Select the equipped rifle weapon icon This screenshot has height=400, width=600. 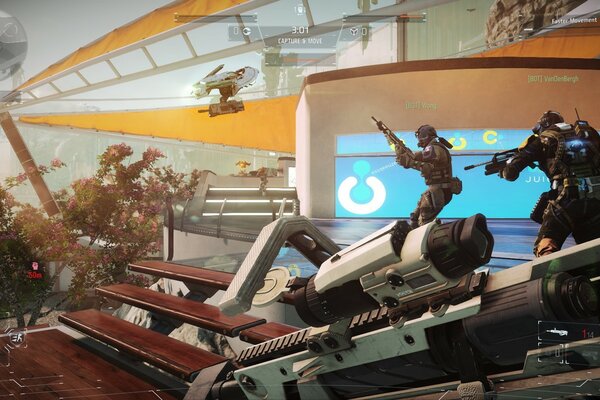tap(557, 331)
